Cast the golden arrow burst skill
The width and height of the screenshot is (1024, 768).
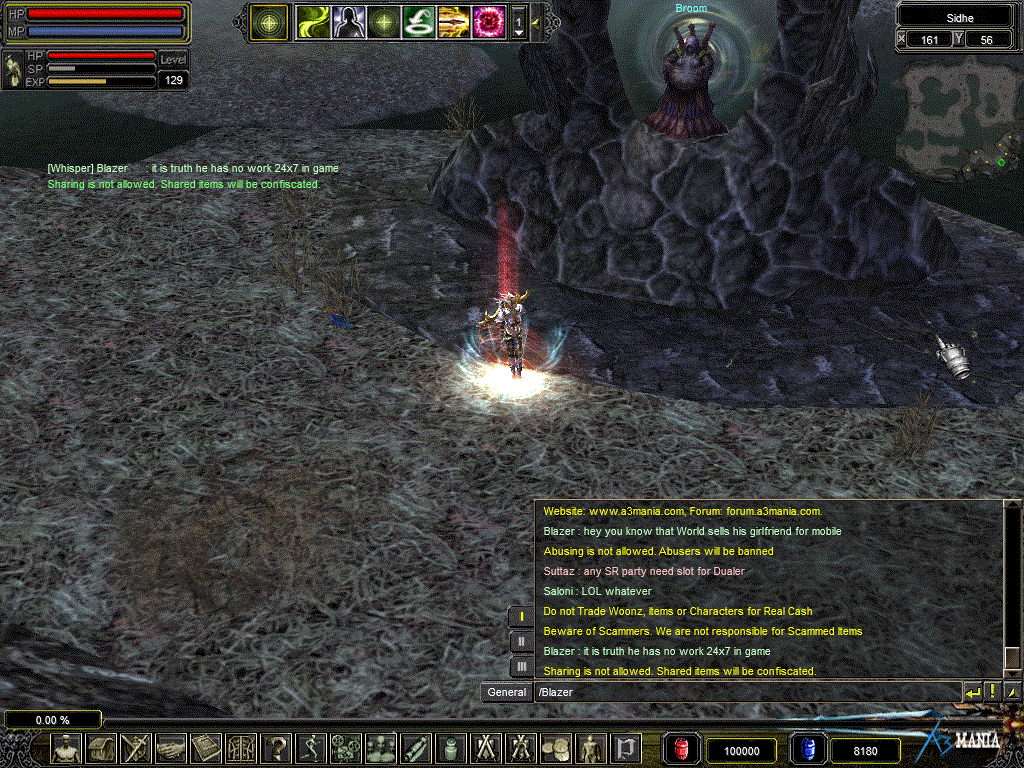click(453, 21)
